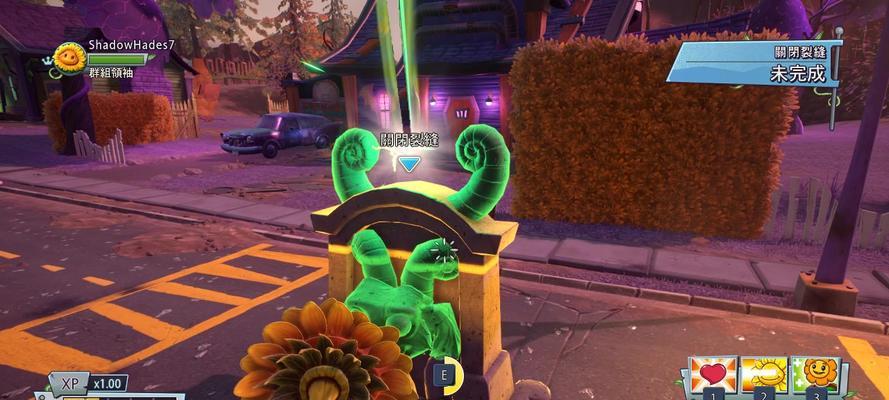Viewport: 889px width, 400px height.
Task: Click ShadowHades7's sunflower portrait
Action: [68, 58]
